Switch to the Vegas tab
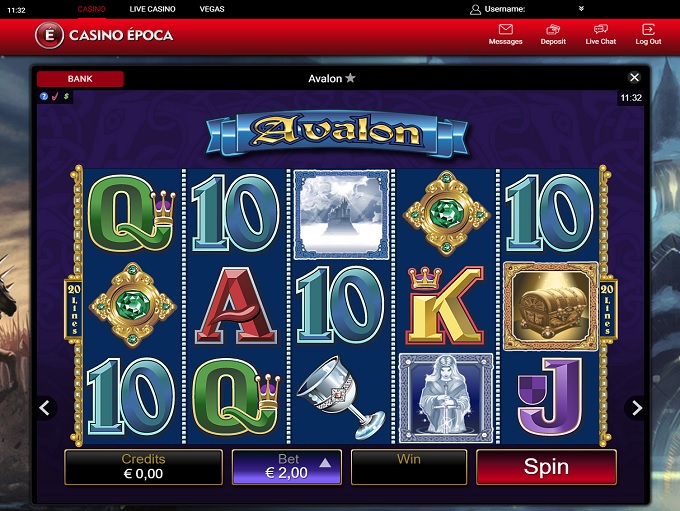Screen dimensions: 680x511 tap(212, 9)
